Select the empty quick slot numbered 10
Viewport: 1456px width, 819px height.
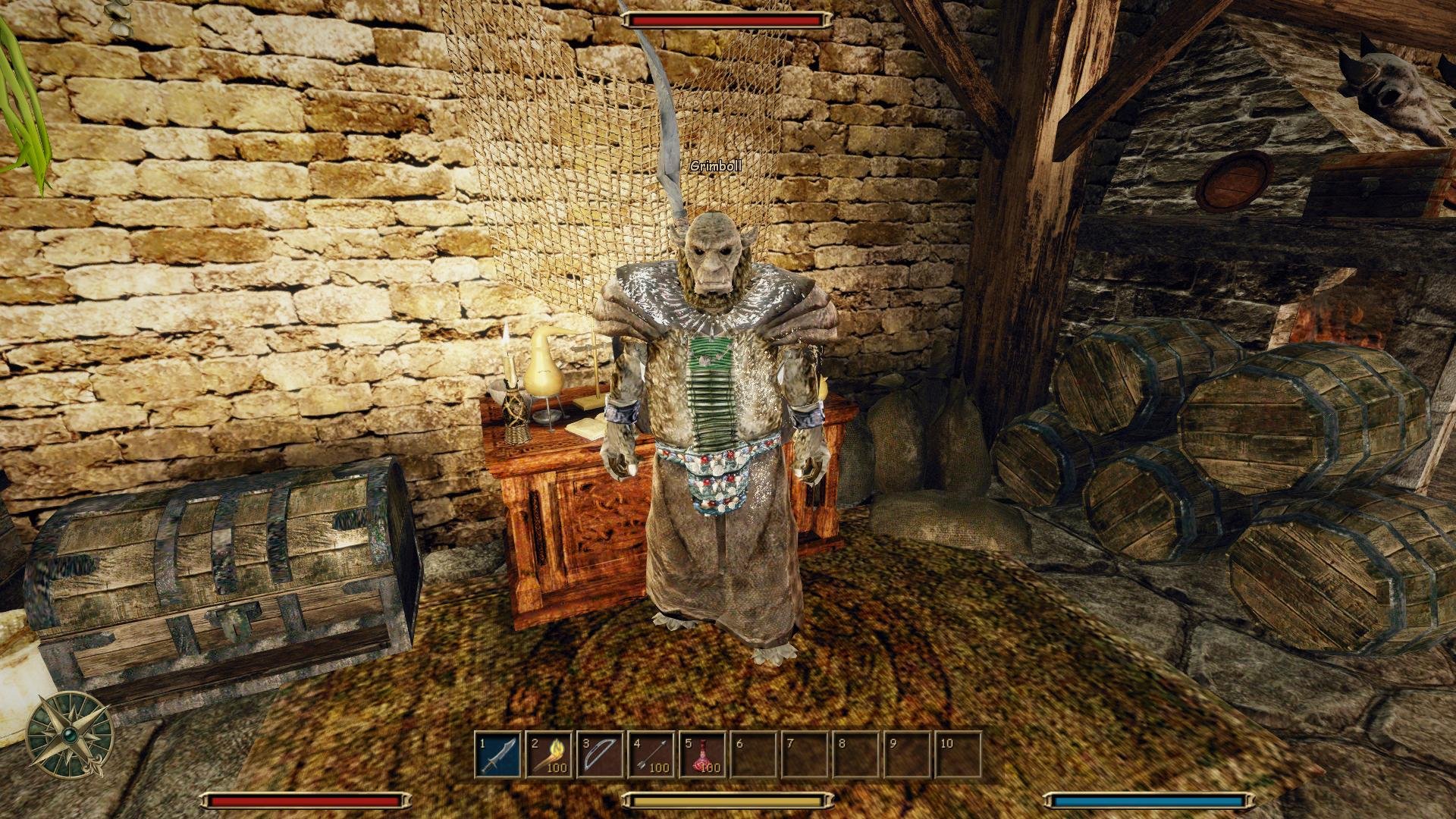[959, 755]
